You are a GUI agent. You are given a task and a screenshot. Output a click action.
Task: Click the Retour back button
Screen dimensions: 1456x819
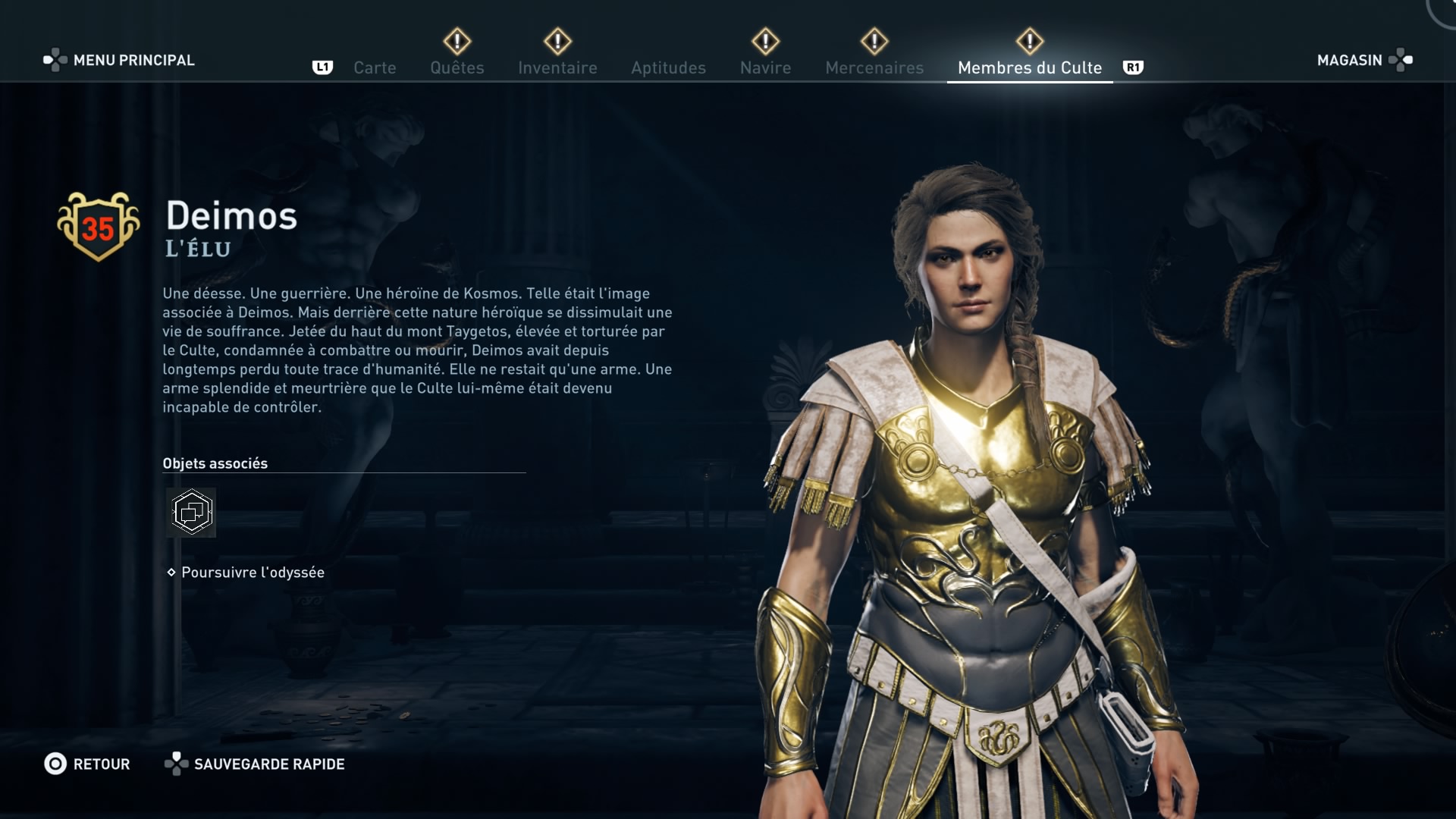point(87,764)
